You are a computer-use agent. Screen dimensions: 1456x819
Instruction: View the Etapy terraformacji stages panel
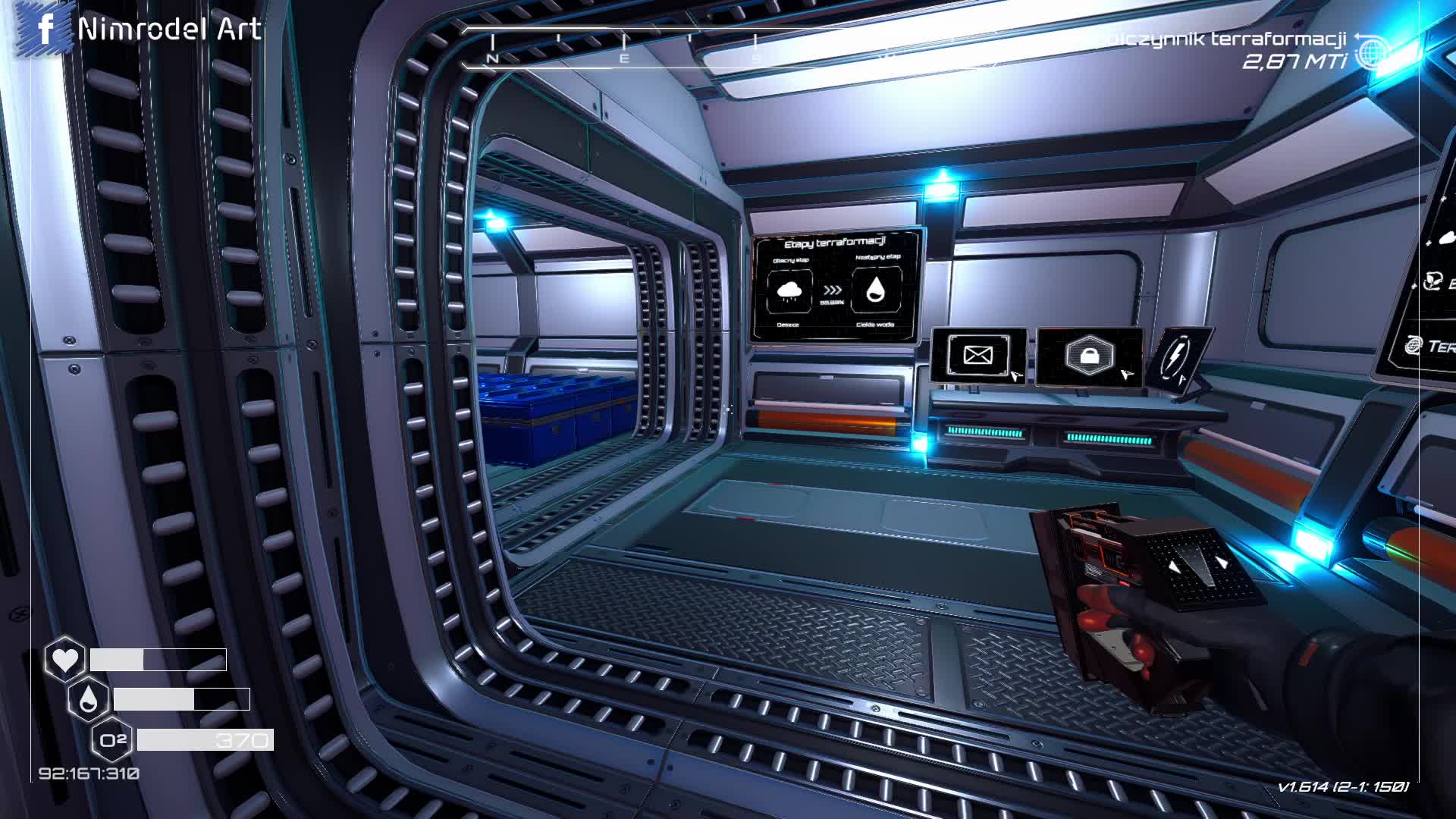tap(835, 286)
